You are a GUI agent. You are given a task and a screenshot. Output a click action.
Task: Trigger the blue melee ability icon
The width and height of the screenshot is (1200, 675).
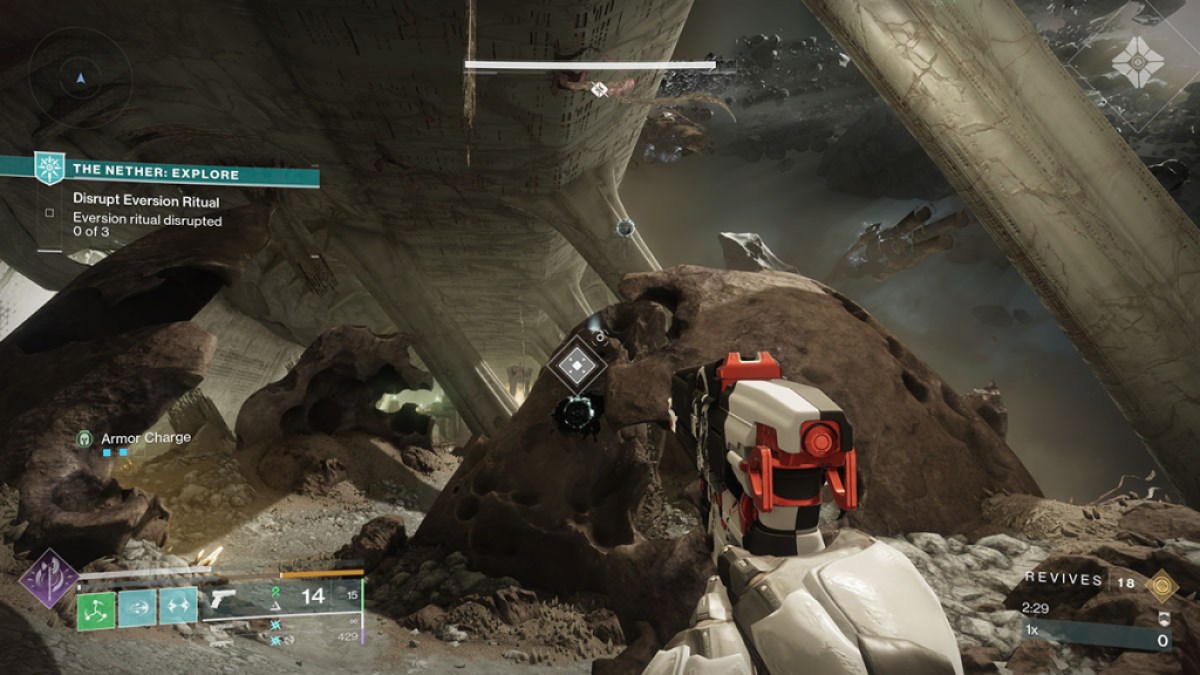(137, 606)
